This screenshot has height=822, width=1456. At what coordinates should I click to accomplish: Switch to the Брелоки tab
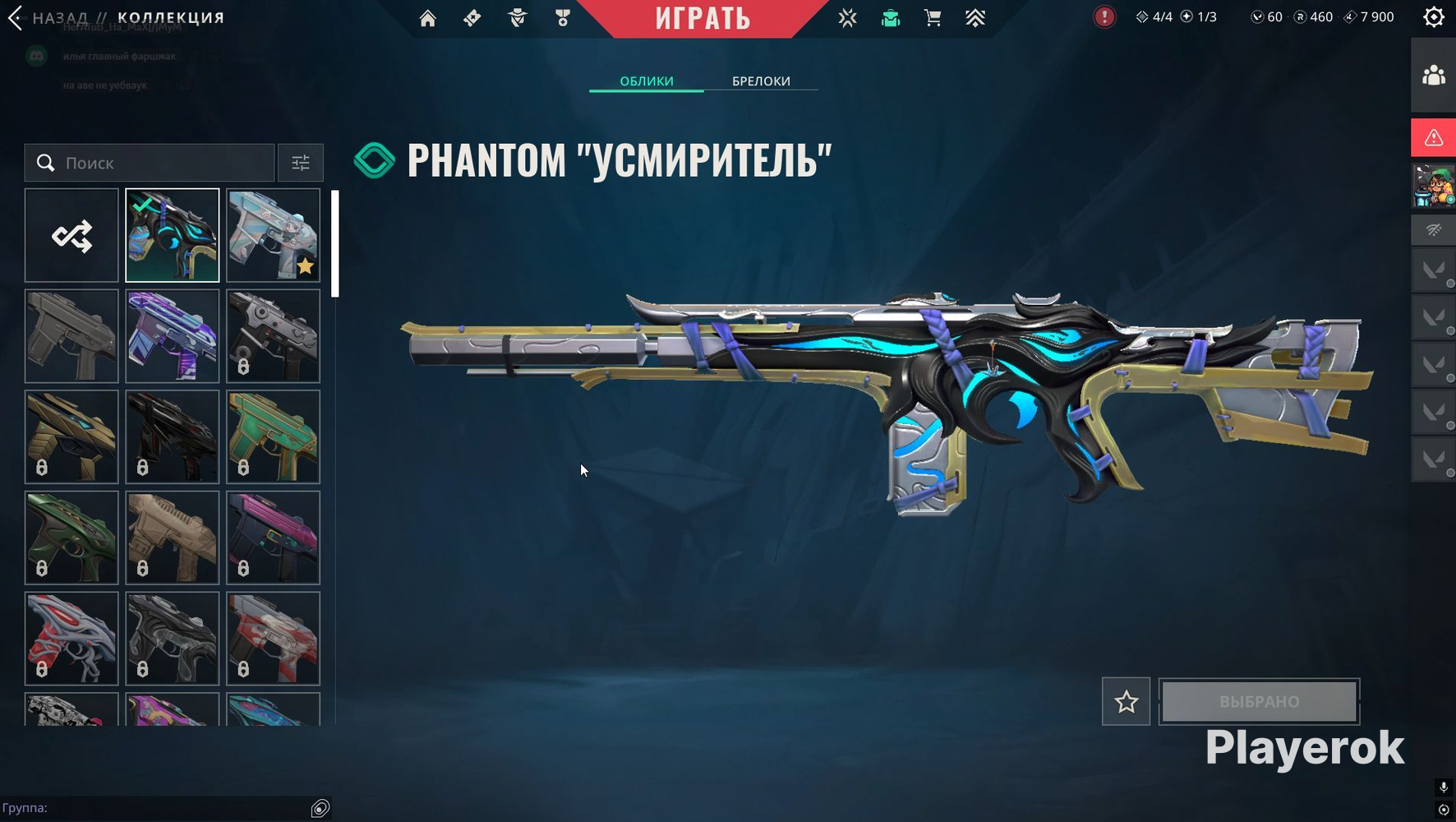click(761, 81)
